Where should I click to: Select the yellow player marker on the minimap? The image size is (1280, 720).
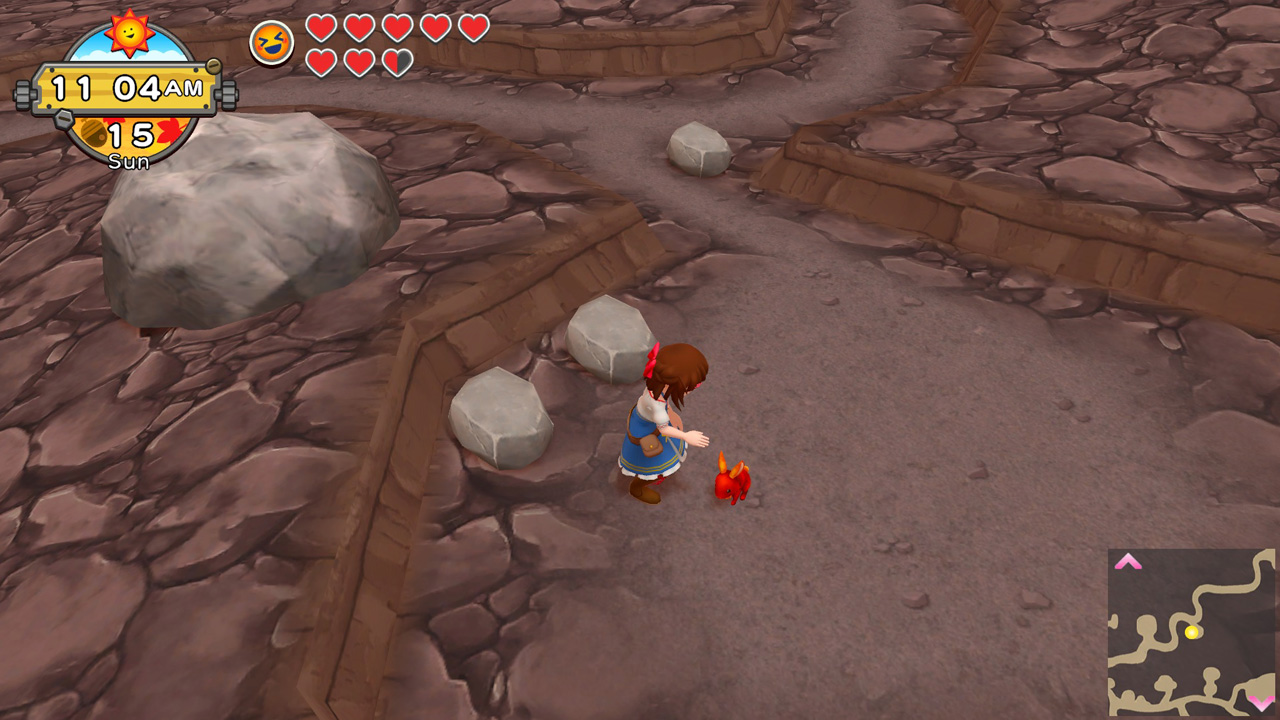1191,631
